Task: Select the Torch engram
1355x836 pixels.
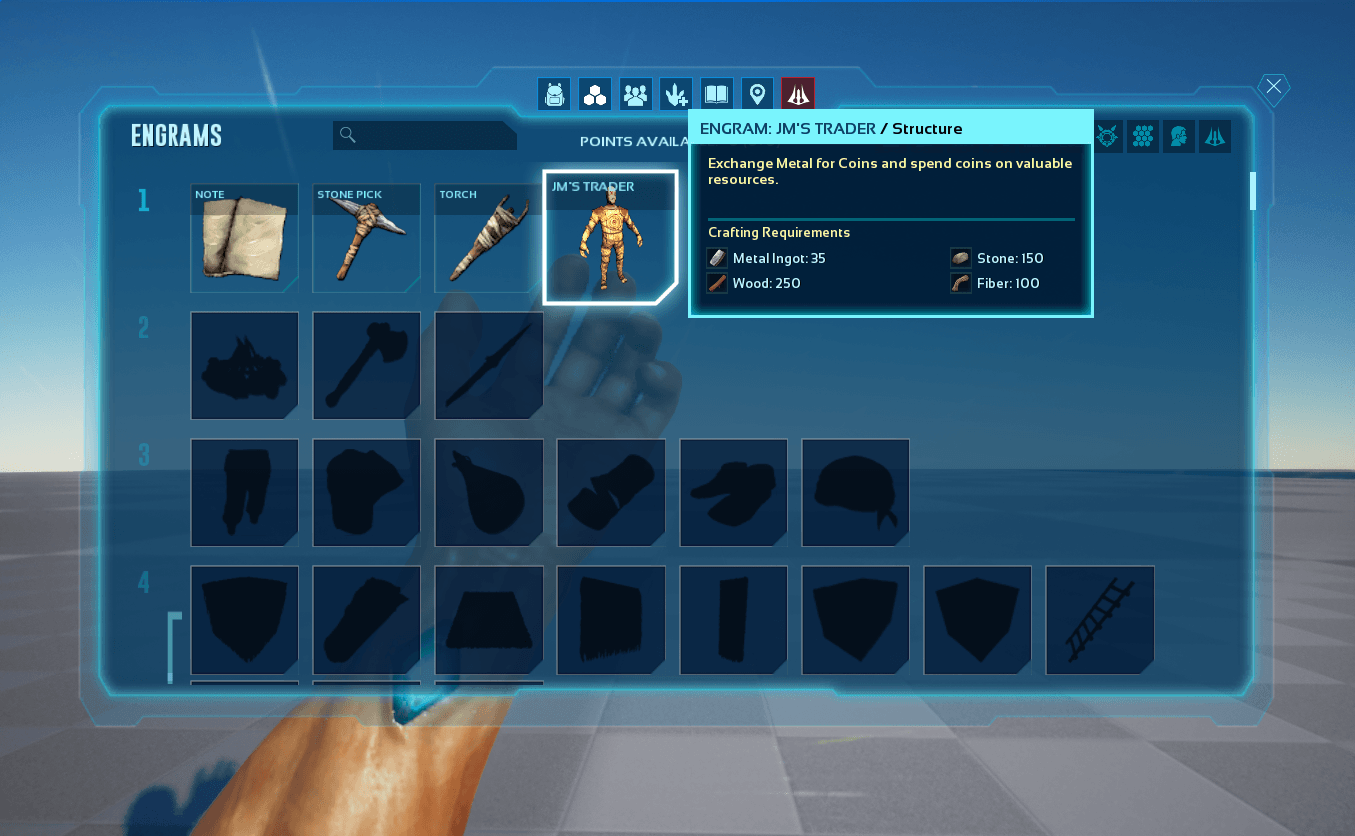Action: [488, 238]
